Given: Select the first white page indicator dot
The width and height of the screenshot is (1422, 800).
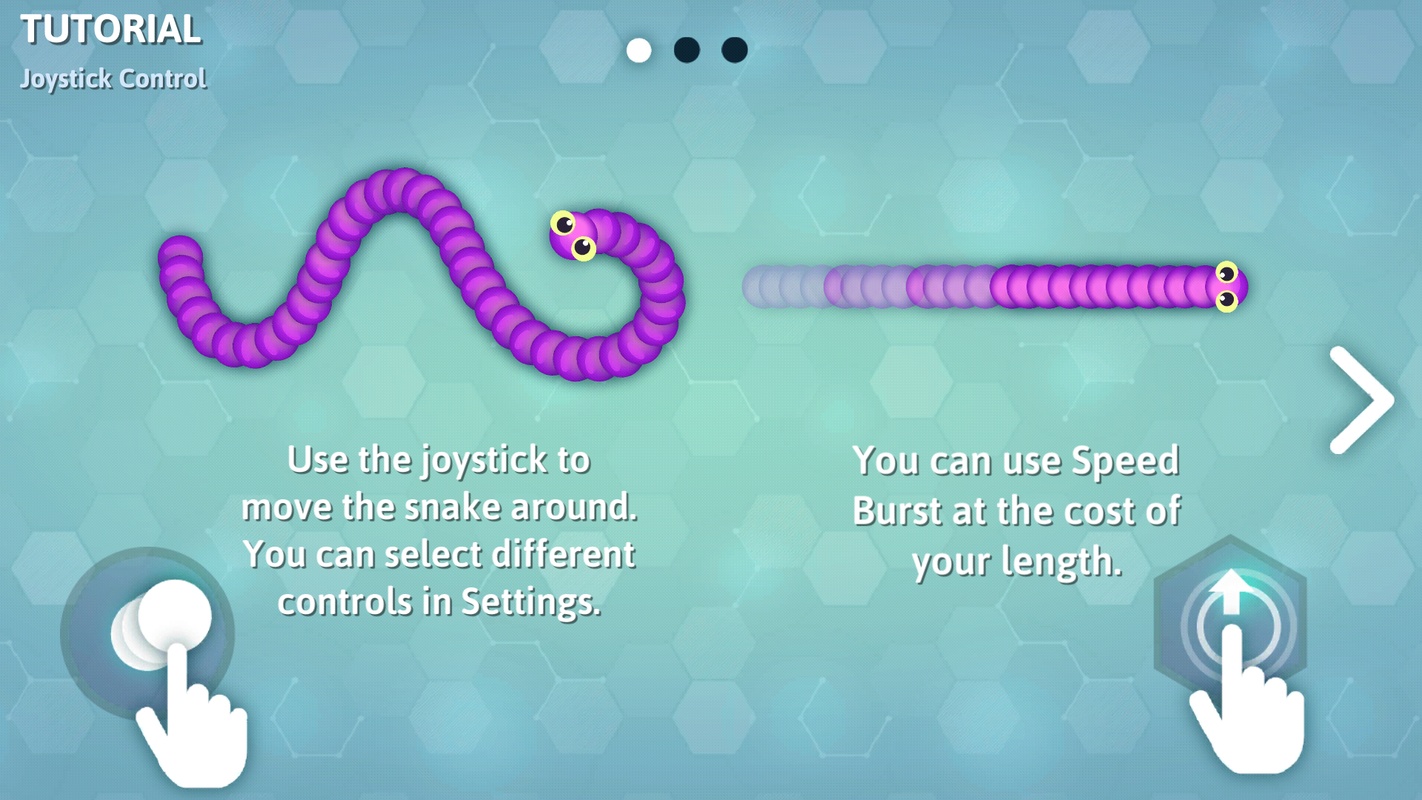Looking at the screenshot, I should [639, 50].
